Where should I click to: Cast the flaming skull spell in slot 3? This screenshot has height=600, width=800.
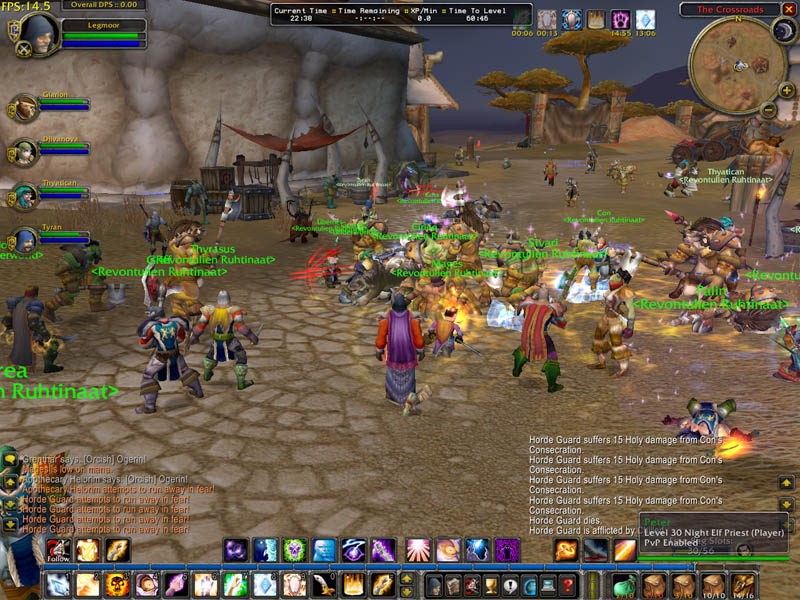[116, 585]
